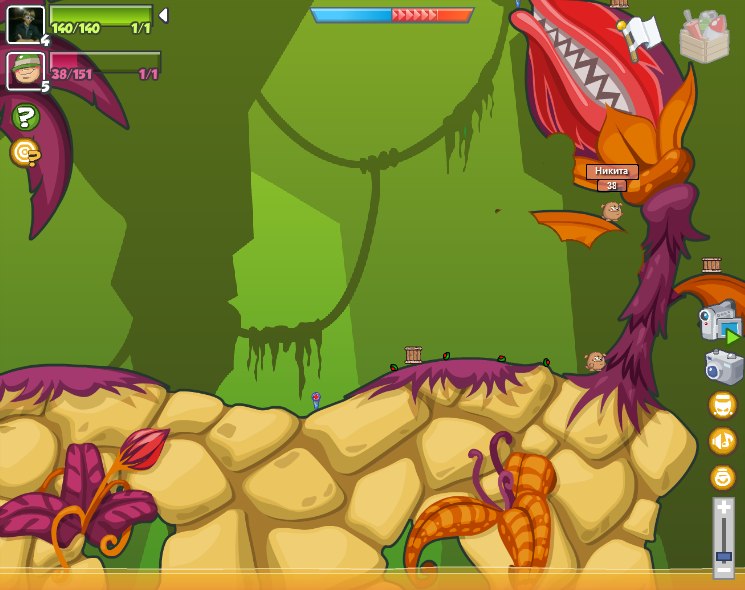Select the green-helmet level 5 player avatar
Viewport: 745px width, 590px height.
25,71
